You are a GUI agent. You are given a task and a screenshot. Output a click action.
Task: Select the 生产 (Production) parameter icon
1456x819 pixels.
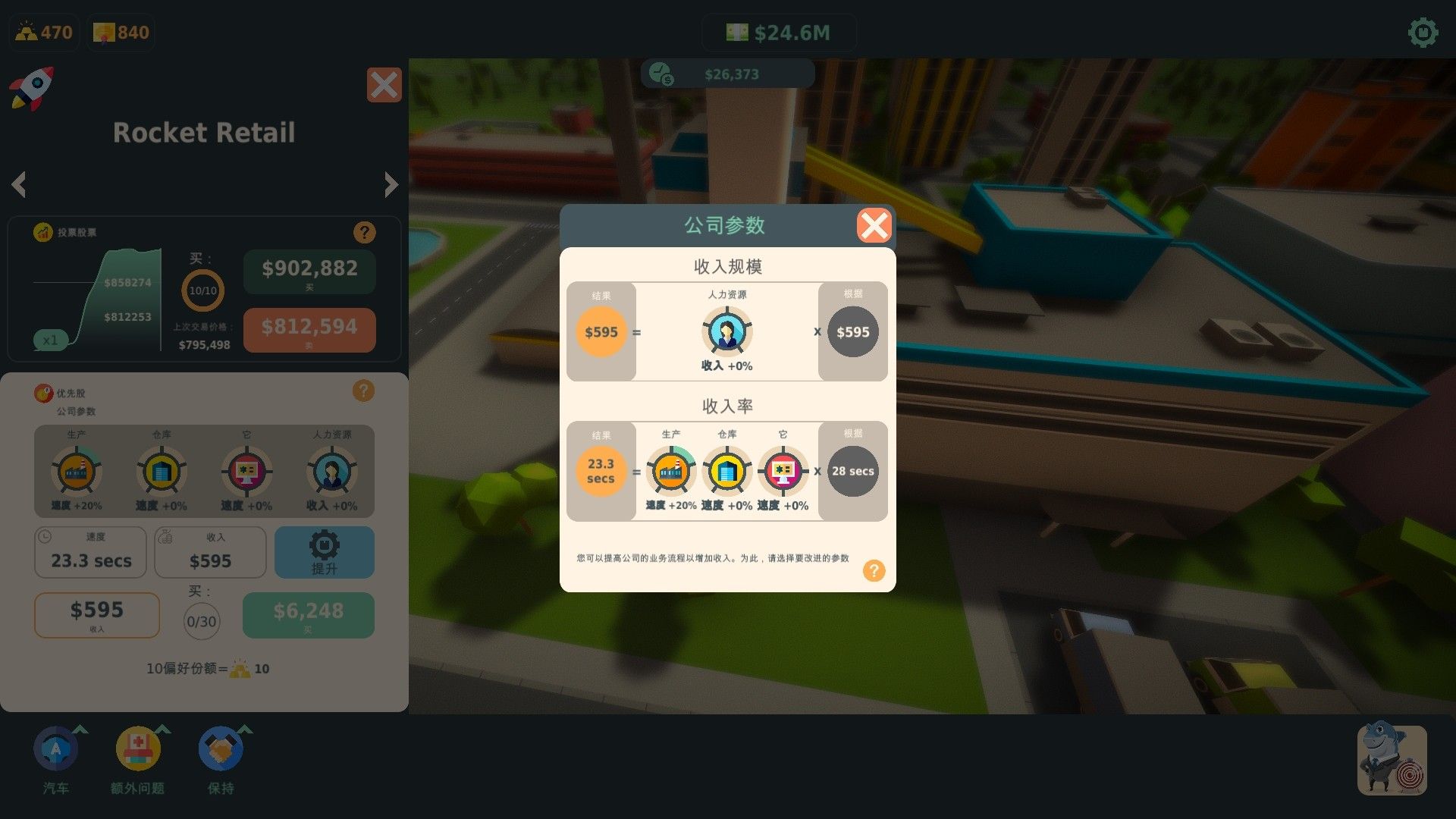[x=76, y=472]
